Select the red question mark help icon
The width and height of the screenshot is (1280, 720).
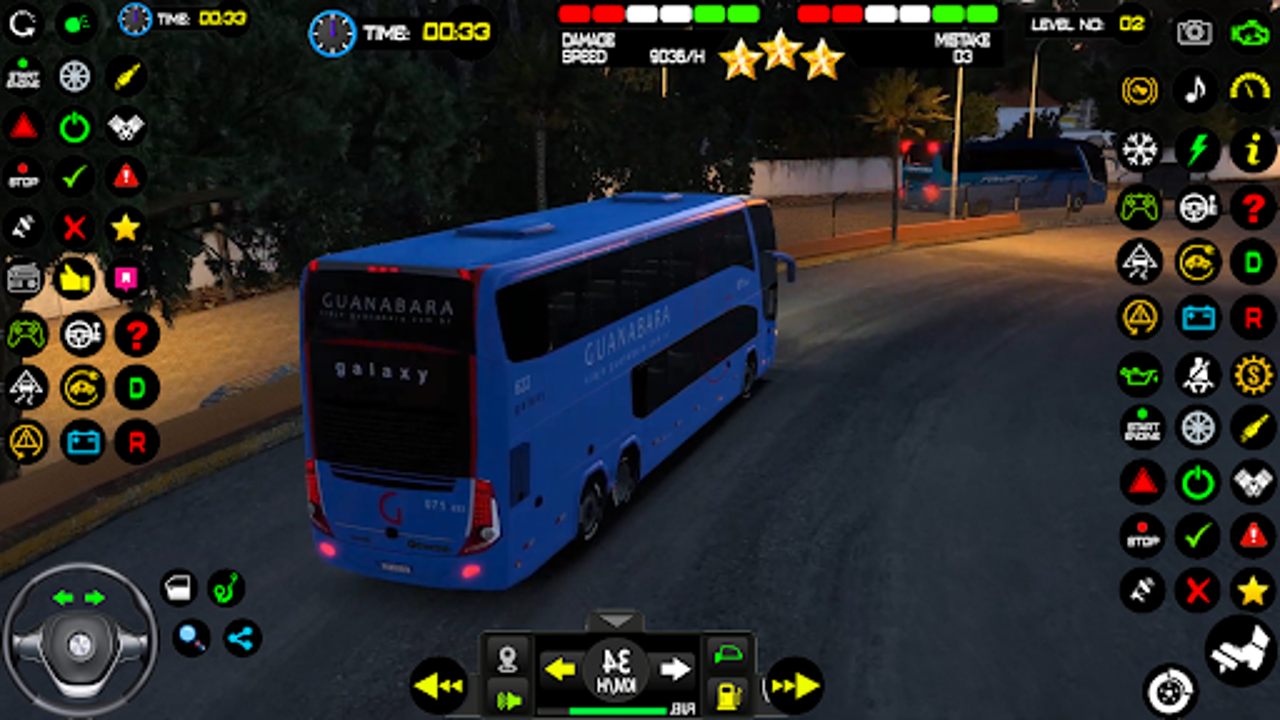tap(1252, 205)
